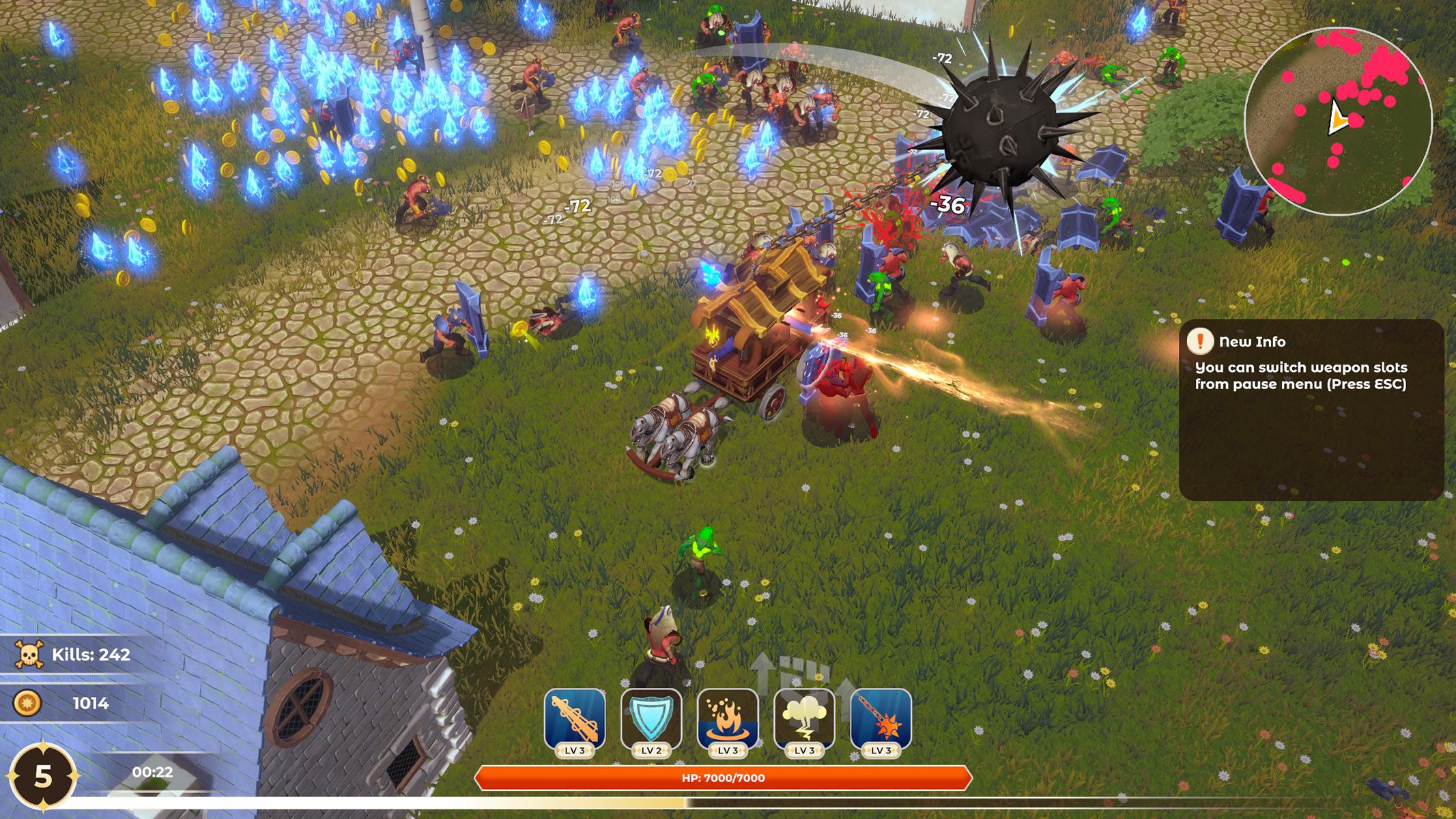This screenshot has height=819, width=1456.
Task: Activate the fire ring ability icon
Action: [728, 719]
